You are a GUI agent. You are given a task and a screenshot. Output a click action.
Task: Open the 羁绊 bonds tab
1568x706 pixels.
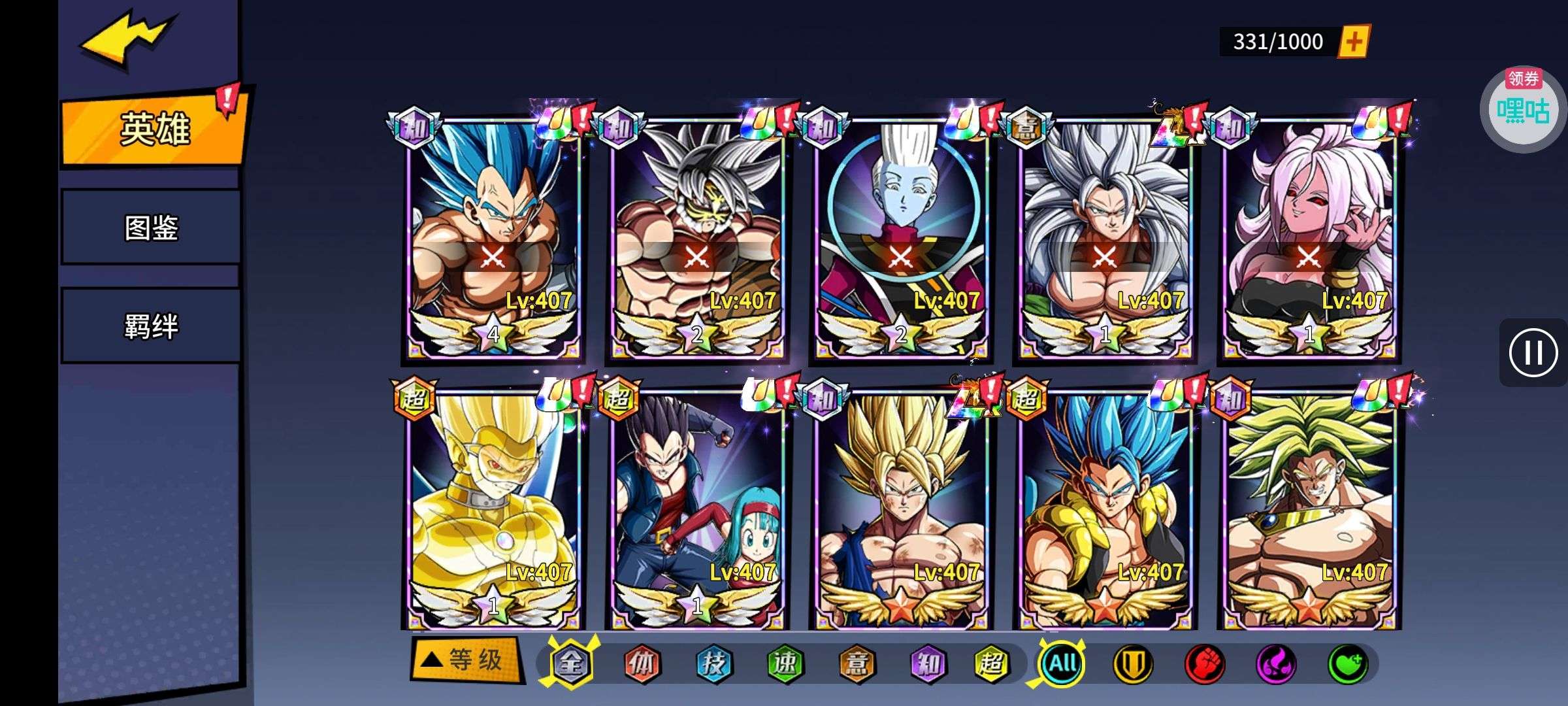pyautogui.click(x=152, y=326)
